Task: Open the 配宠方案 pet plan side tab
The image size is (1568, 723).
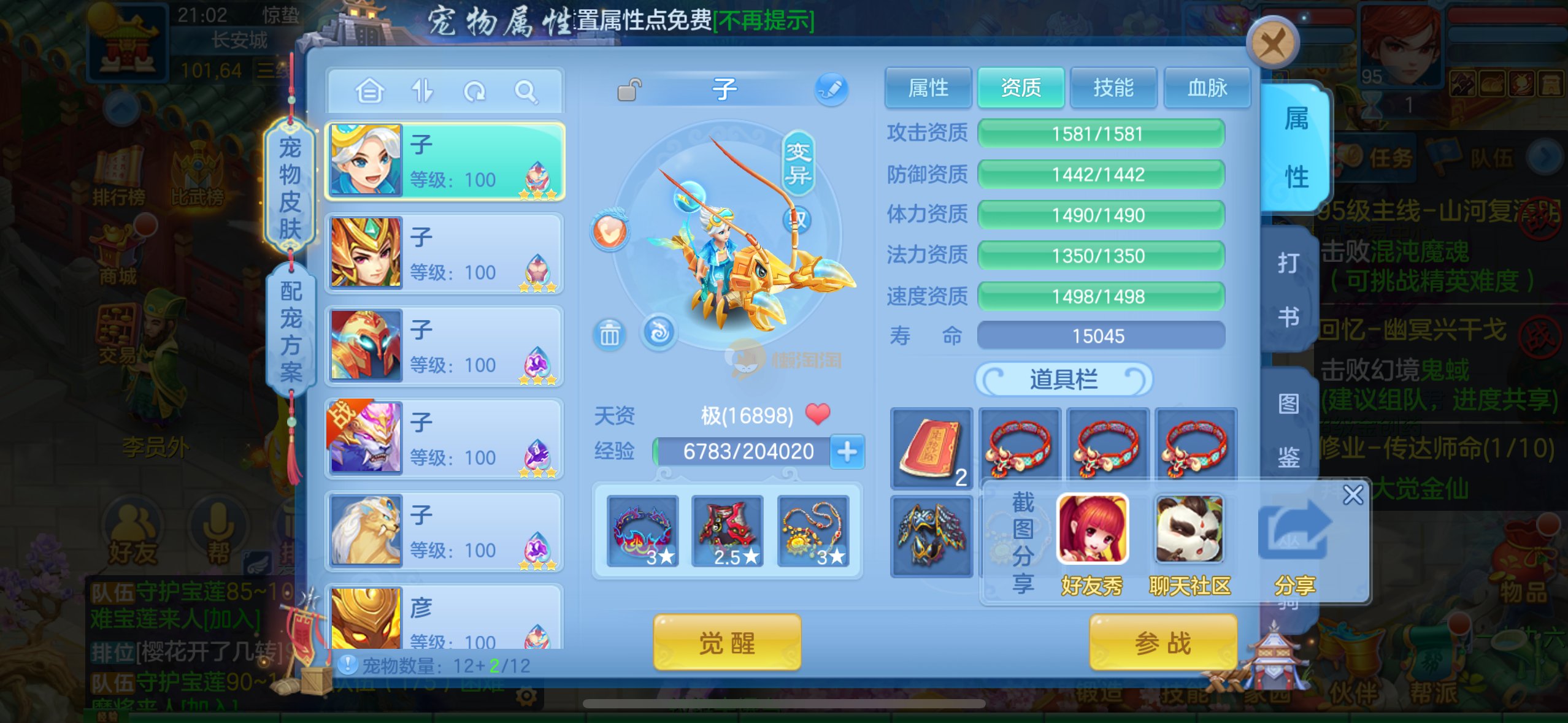Action: [x=291, y=332]
